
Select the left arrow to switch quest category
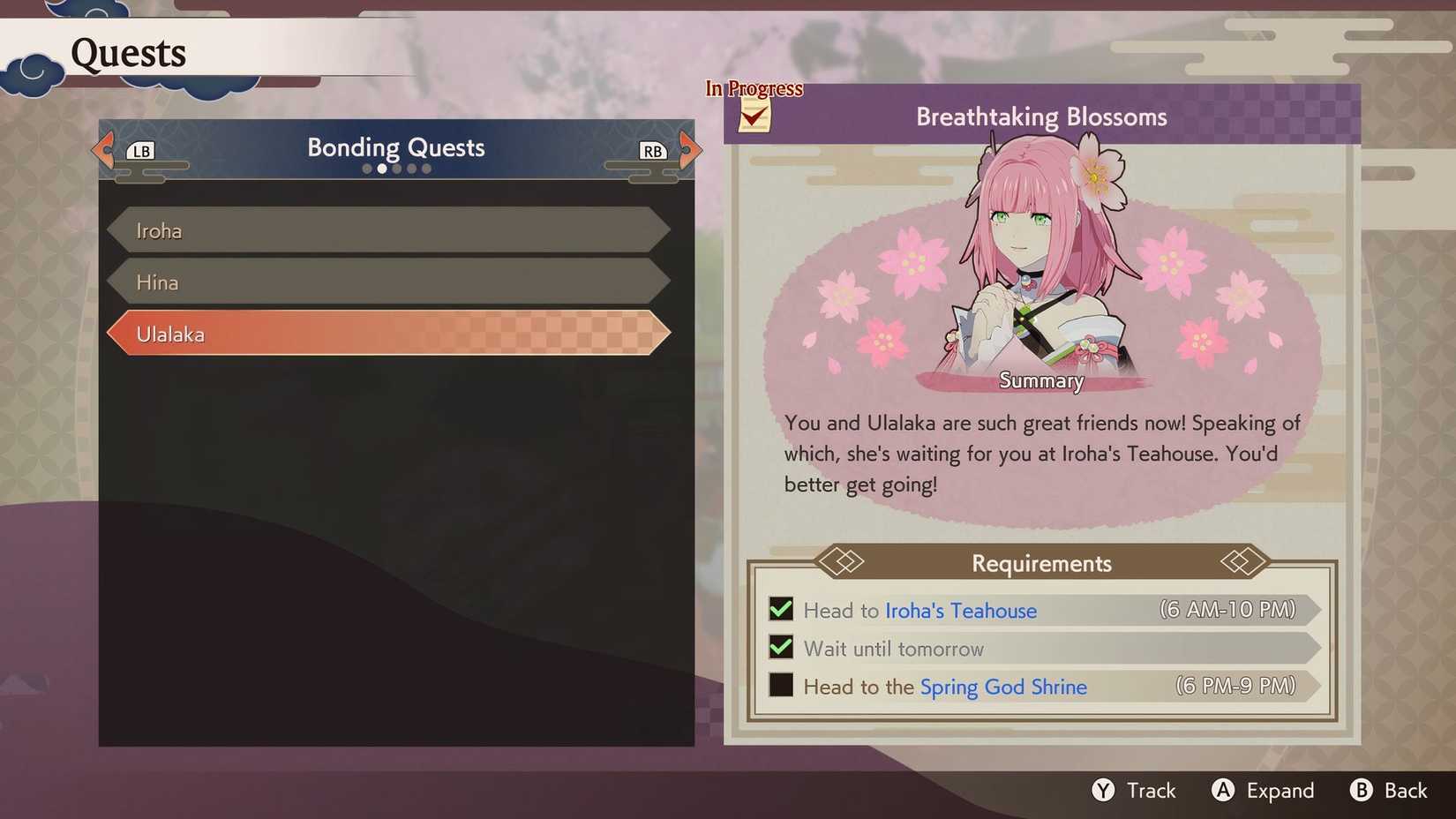click(101, 148)
